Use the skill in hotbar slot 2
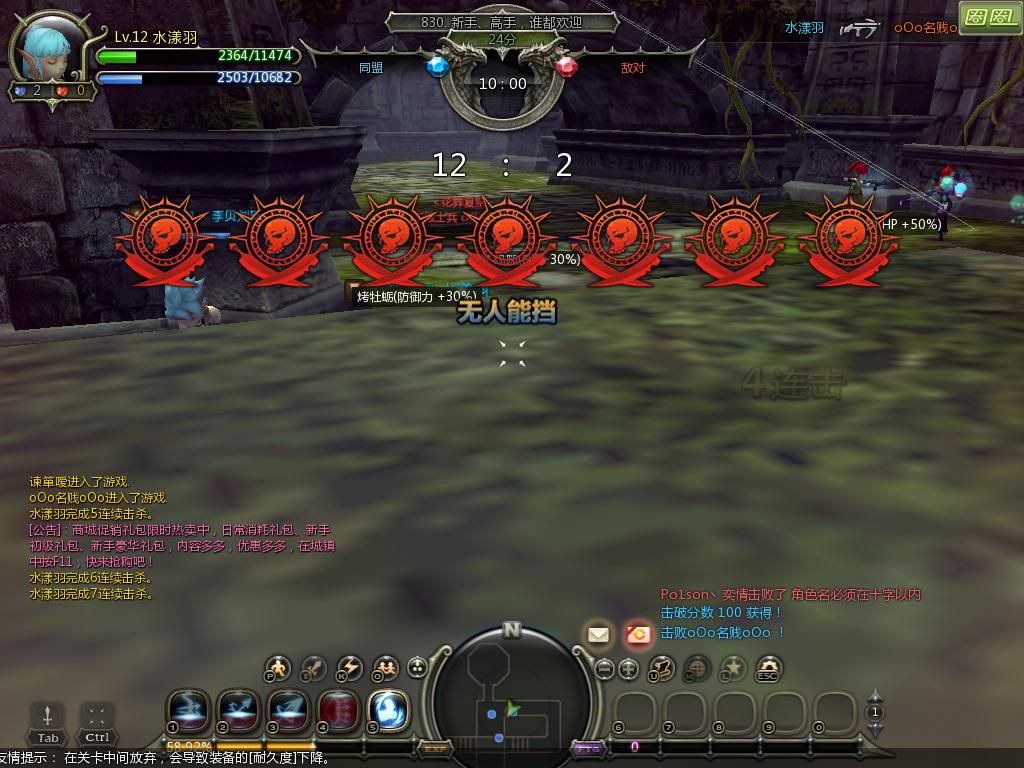 [238, 710]
